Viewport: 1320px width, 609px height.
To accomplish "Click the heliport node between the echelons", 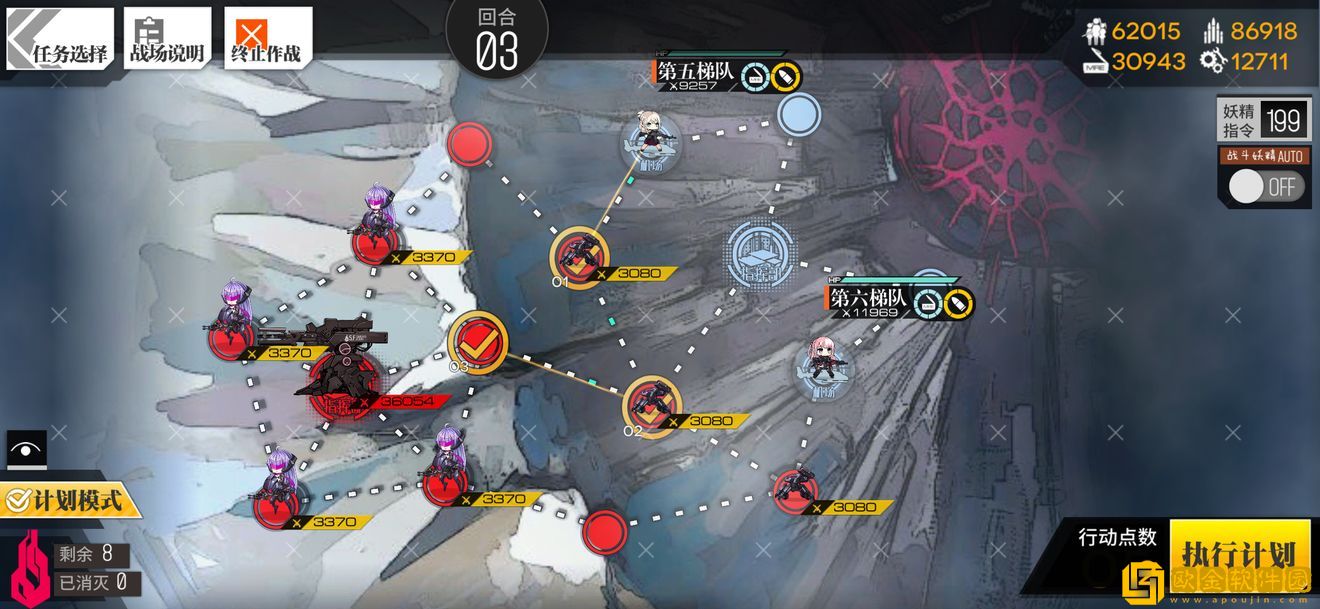I will coord(760,253).
